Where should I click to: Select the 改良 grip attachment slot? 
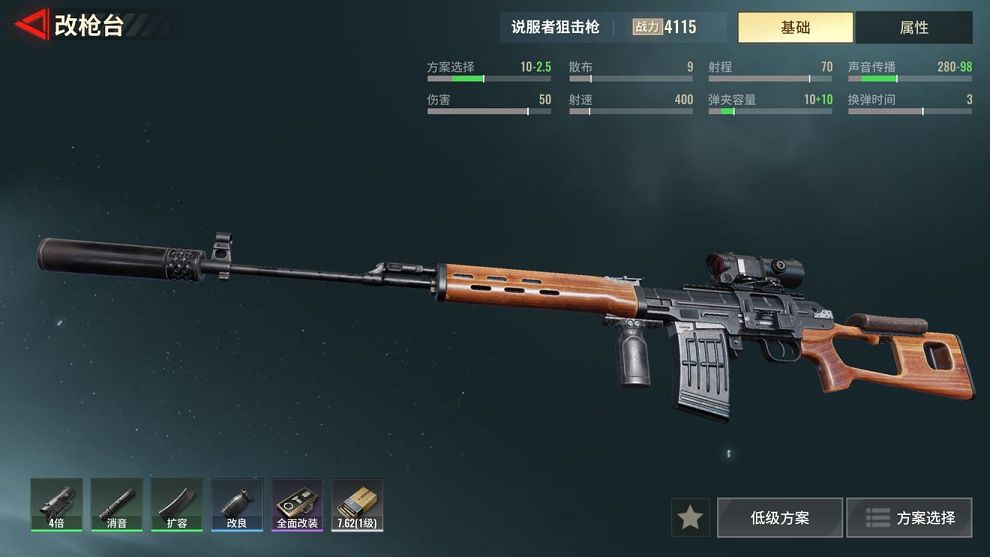237,504
